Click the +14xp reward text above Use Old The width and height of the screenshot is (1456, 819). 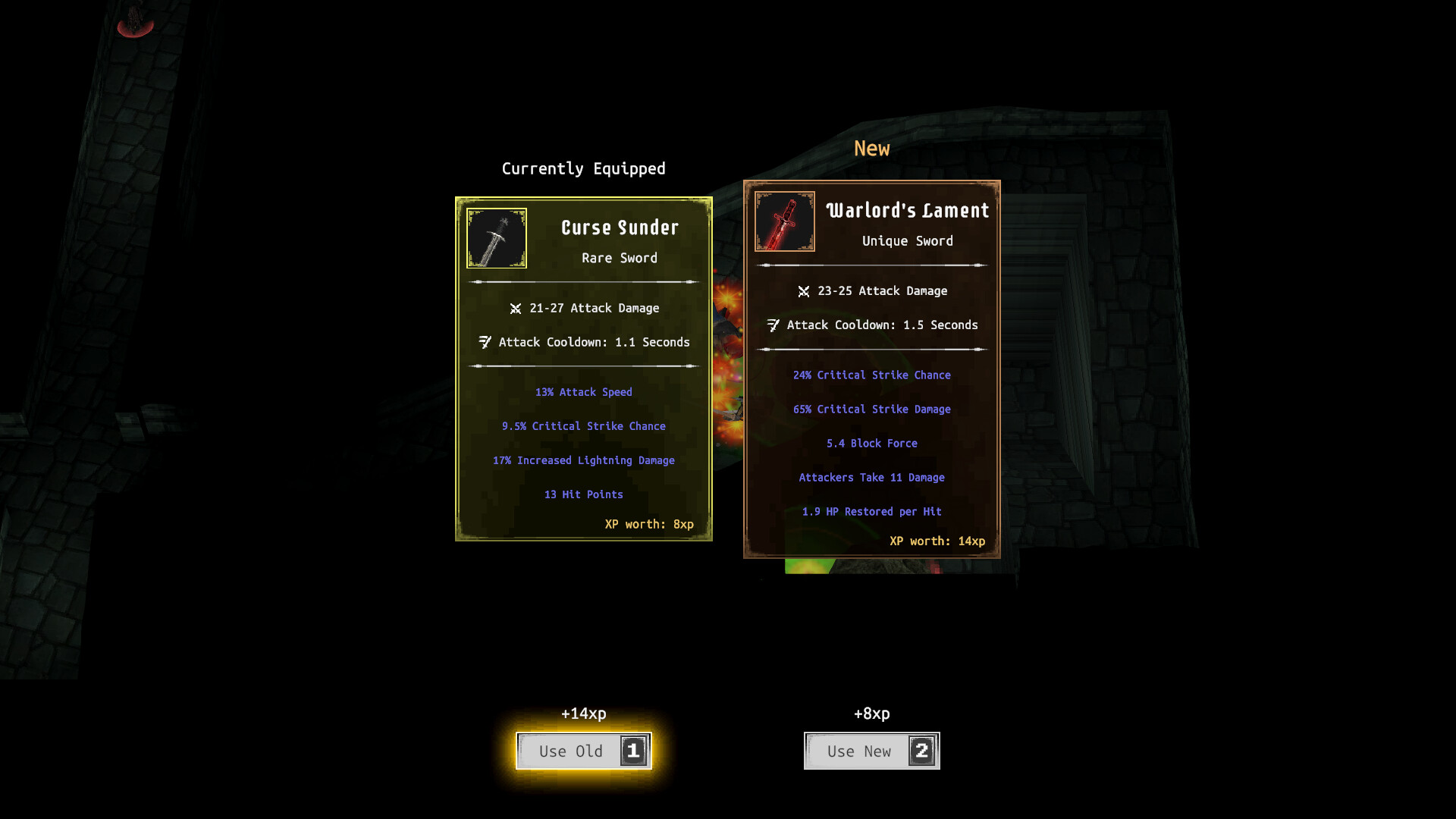[x=583, y=714]
